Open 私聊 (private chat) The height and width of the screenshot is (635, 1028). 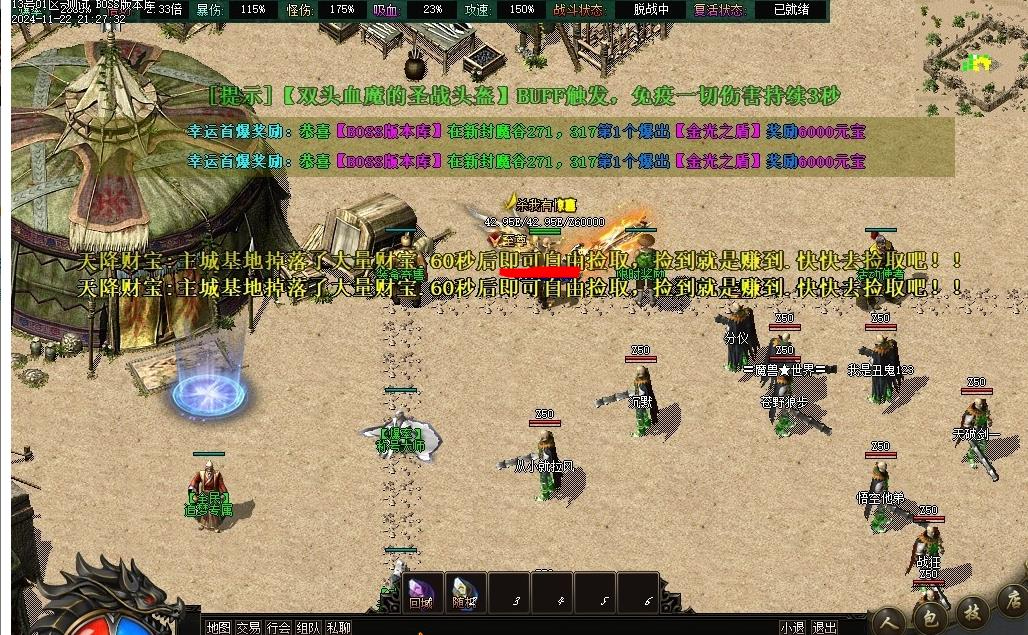[x=338, y=627]
